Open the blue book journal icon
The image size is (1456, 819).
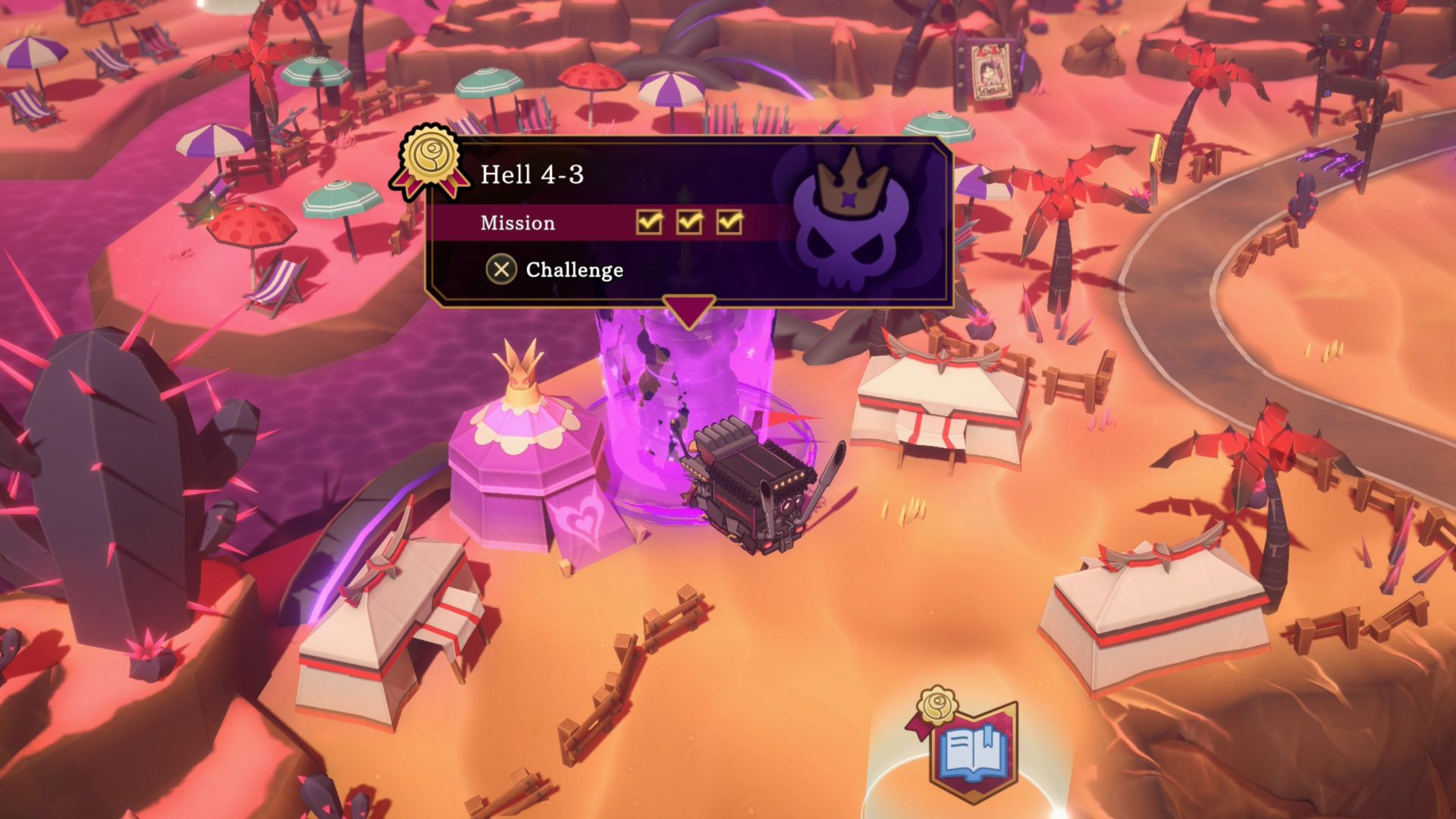[974, 753]
